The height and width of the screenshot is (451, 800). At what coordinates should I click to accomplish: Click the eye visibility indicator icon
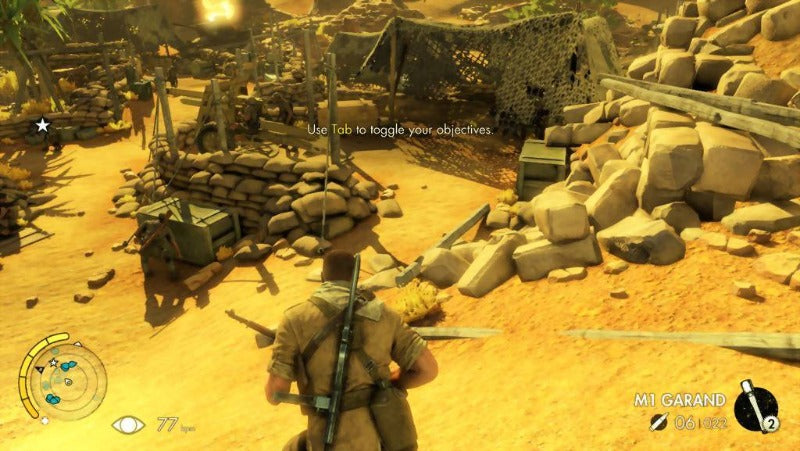pos(127,425)
